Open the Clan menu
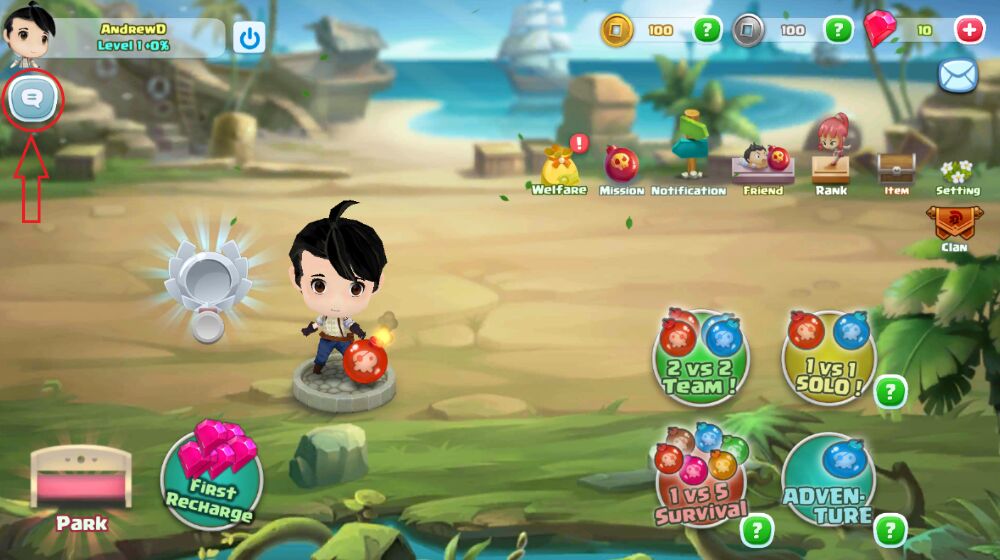1000x560 pixels. (x=953, y=226)
